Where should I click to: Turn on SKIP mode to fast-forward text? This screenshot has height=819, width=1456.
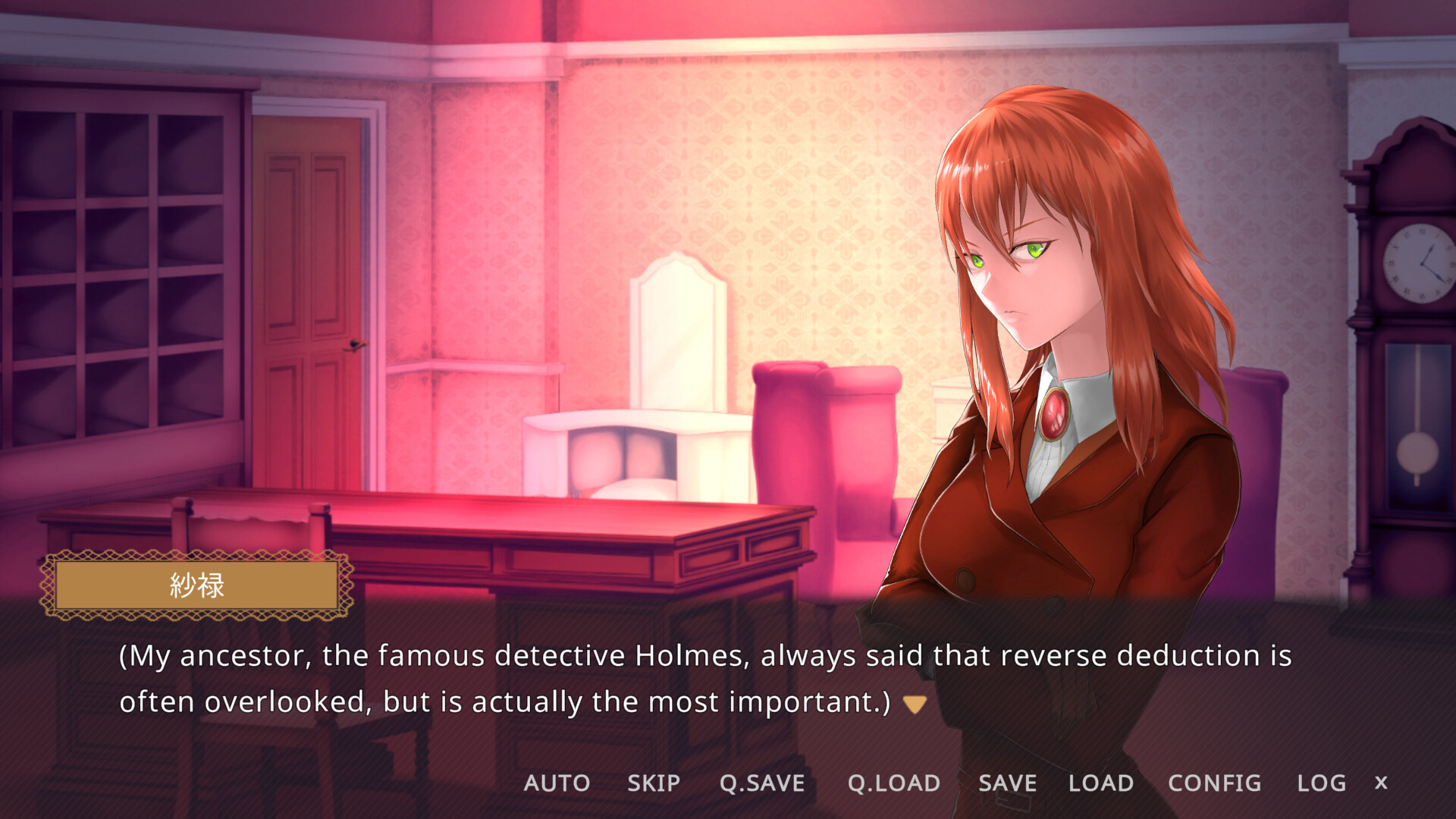(653, 783)
